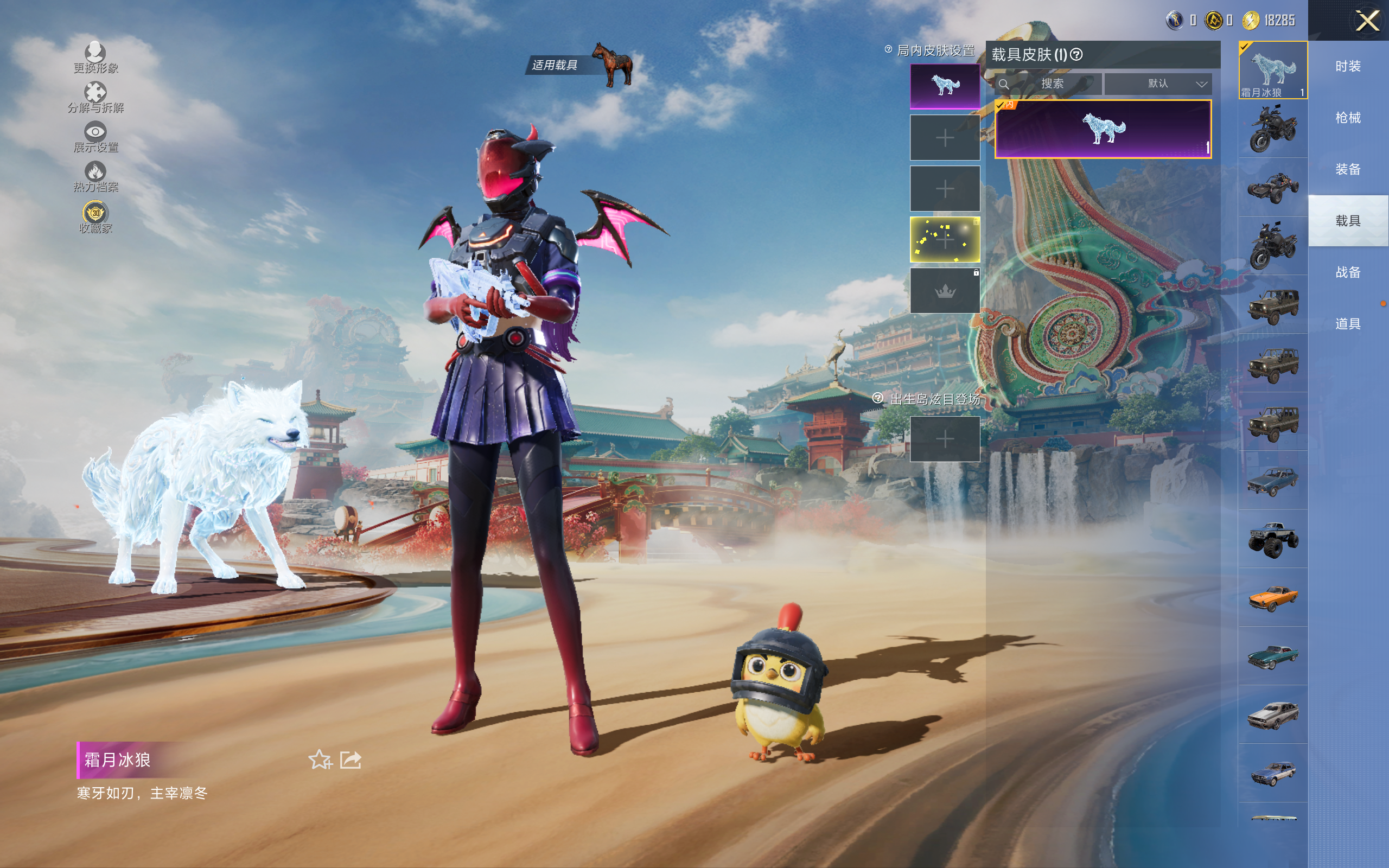Select the 装备 equipment tab
The width and height of the screenshot is (1389, 868).
tap(1348, 169)
